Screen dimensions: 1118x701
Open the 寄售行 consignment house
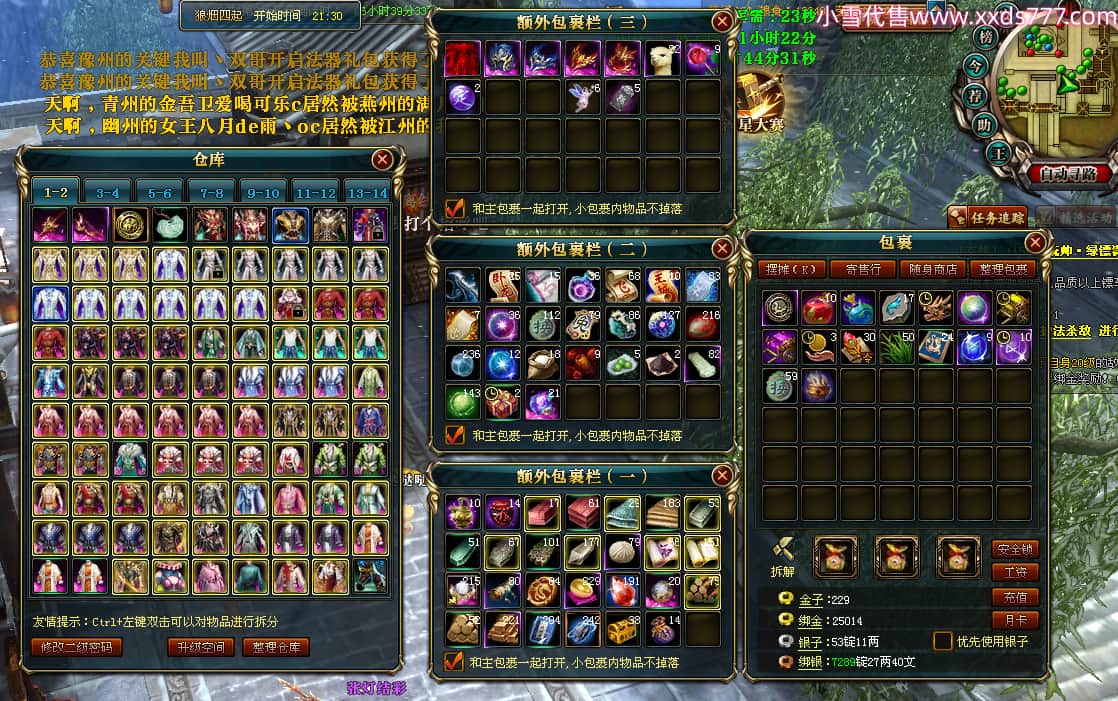click(862, 268)
